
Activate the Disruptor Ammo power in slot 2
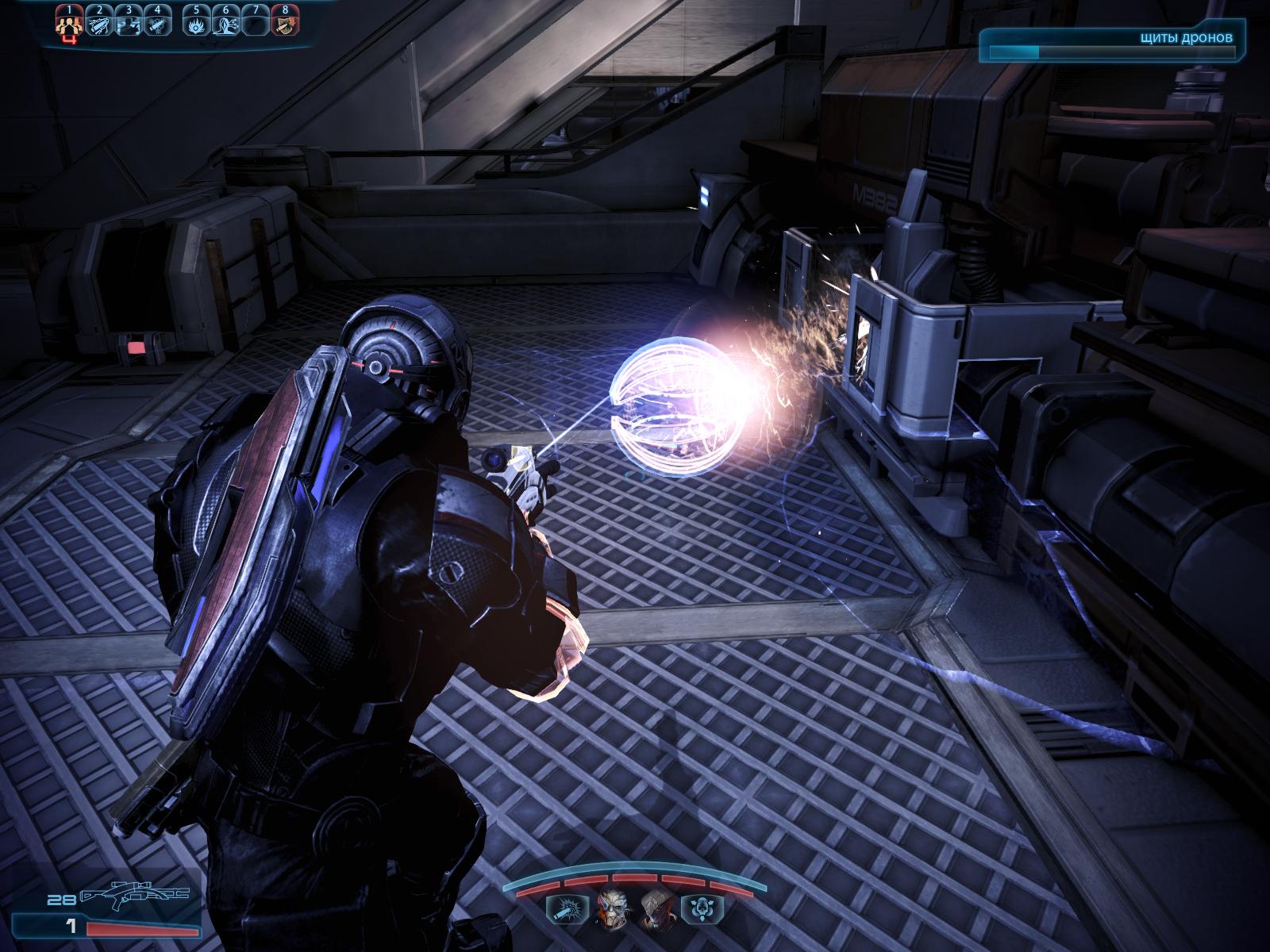pyautogui.click(x=100, y=24)
